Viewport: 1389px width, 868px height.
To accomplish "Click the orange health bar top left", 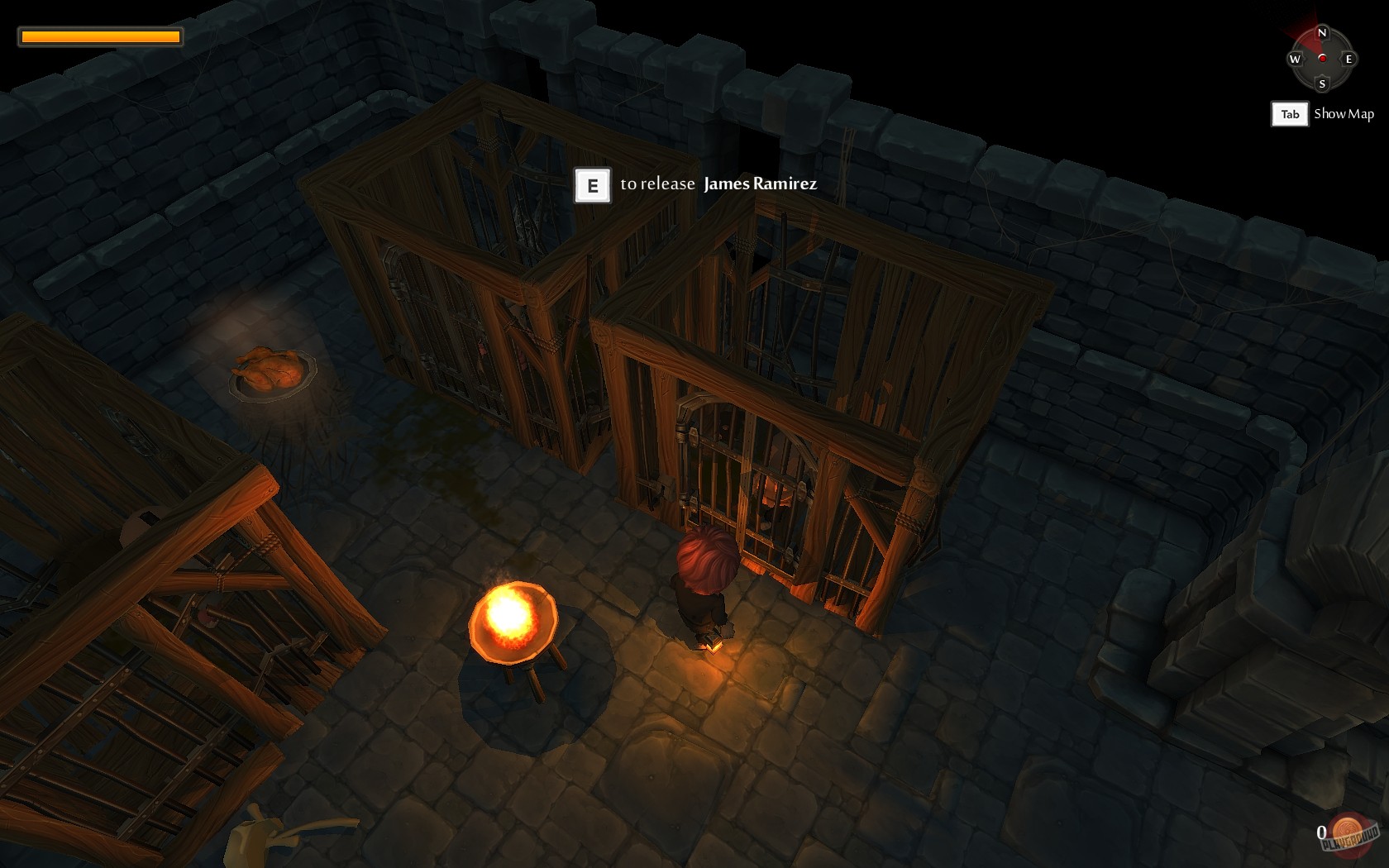I will pos(99,36).
